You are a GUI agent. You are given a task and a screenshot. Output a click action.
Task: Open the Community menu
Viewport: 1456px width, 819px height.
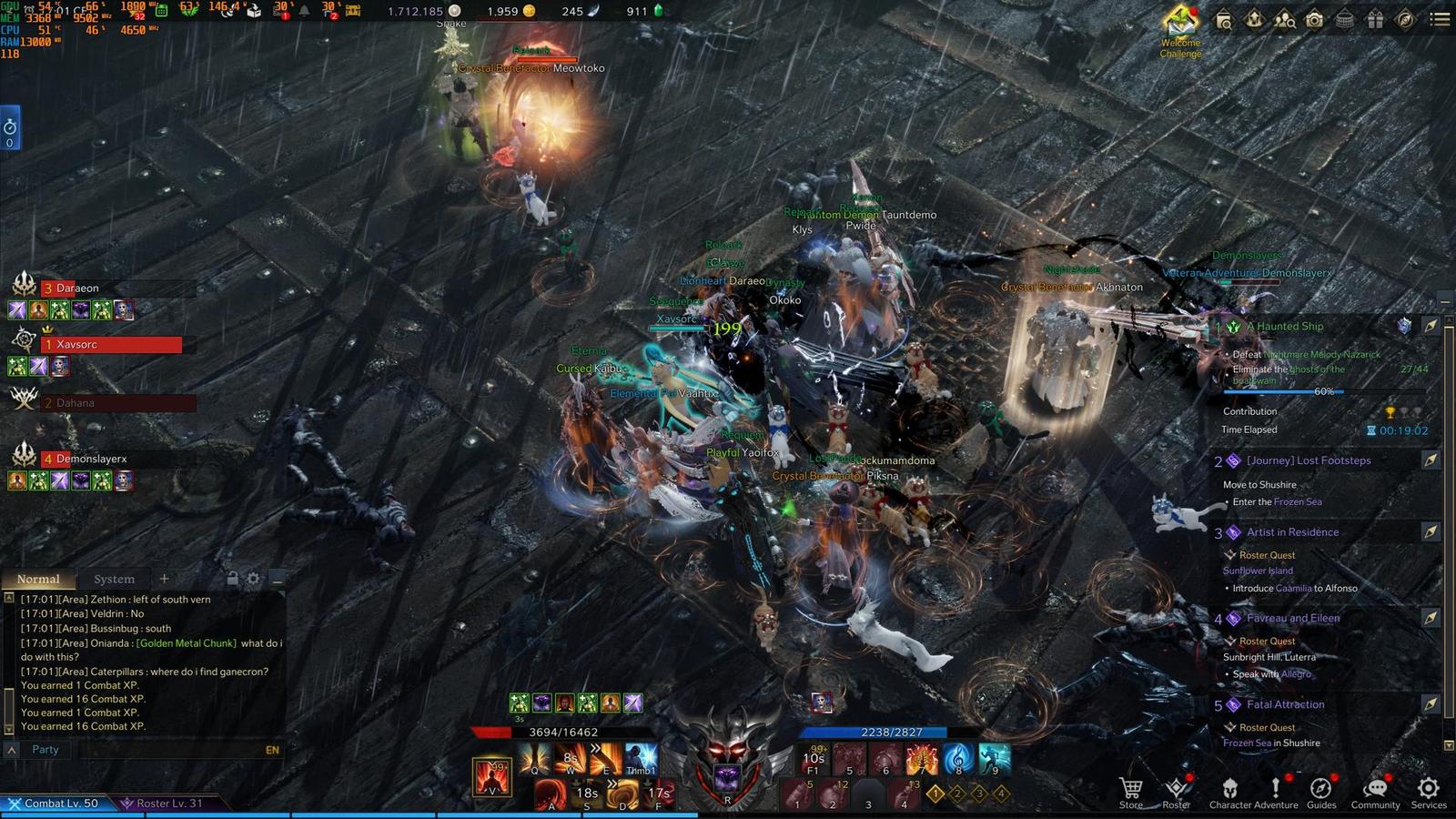pyautogui.click(x=1375, y=792)
